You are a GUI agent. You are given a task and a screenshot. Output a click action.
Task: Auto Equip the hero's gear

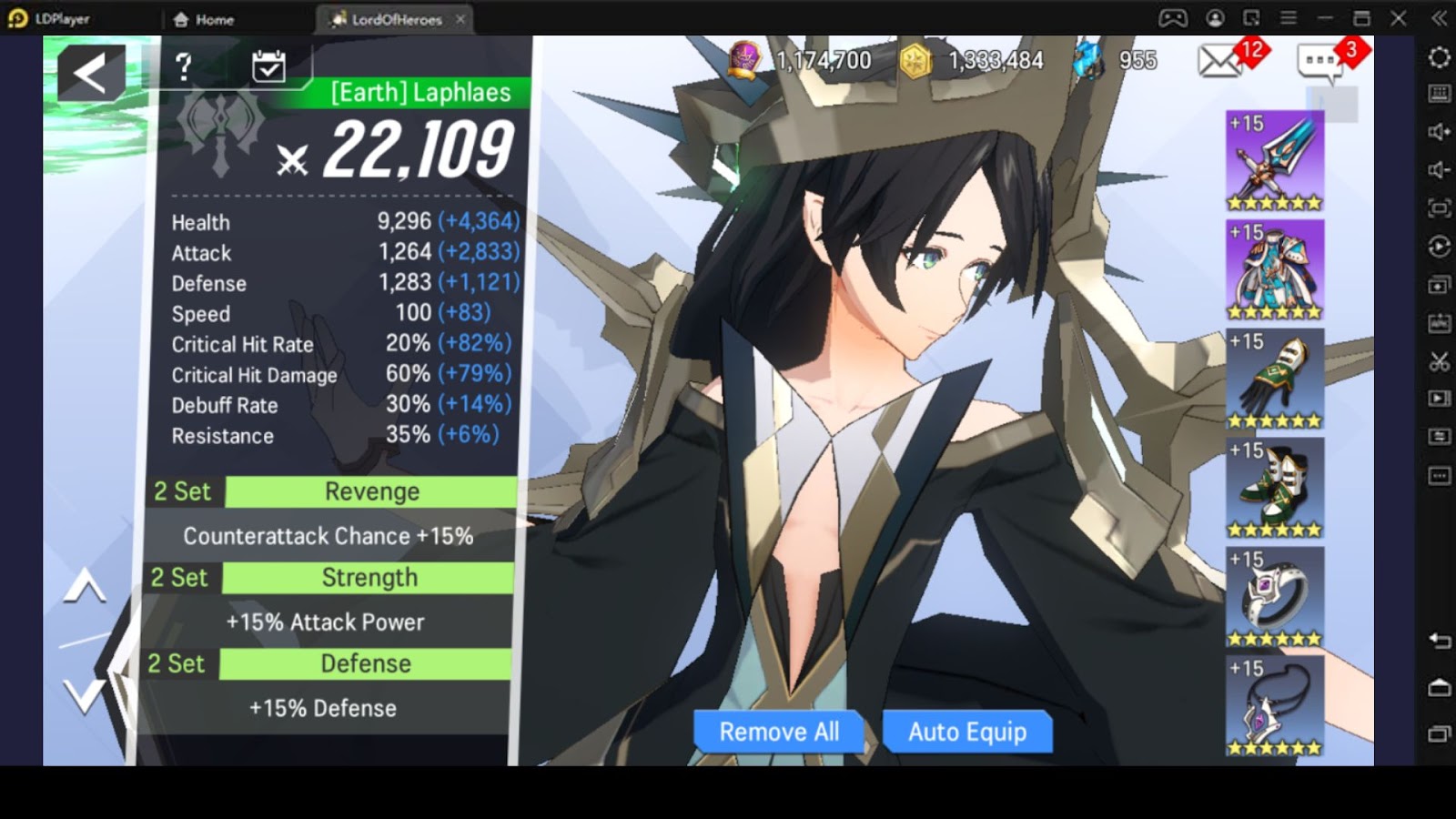click(966, 732)
